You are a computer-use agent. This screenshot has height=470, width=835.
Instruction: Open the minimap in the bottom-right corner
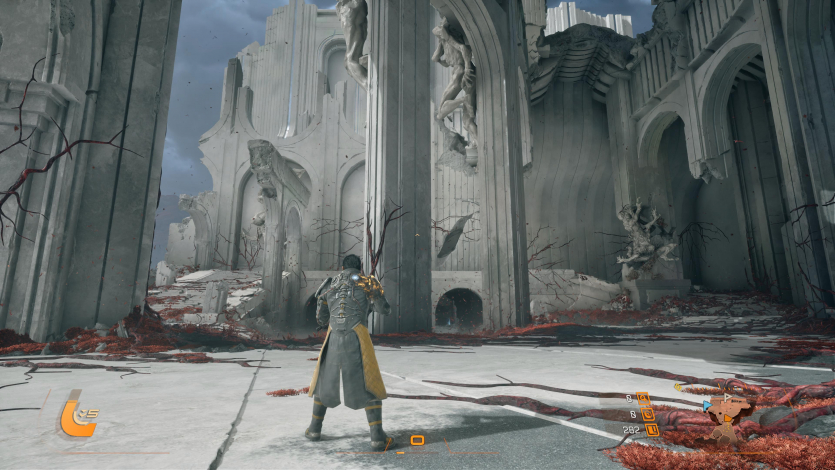(x=728, y=417)
